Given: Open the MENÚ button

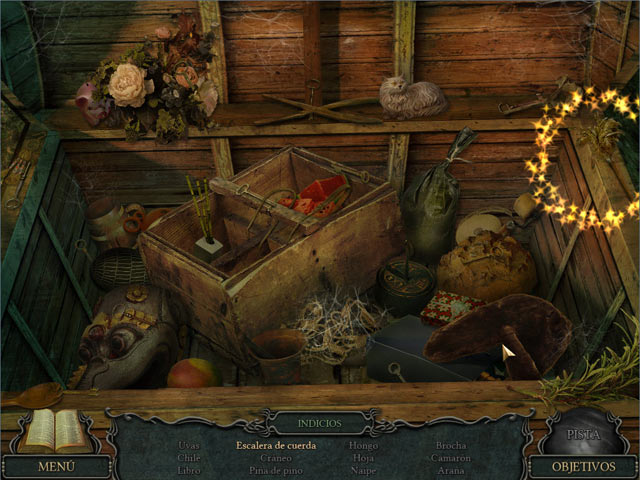Looking at the screenshot, I should 56,466.
